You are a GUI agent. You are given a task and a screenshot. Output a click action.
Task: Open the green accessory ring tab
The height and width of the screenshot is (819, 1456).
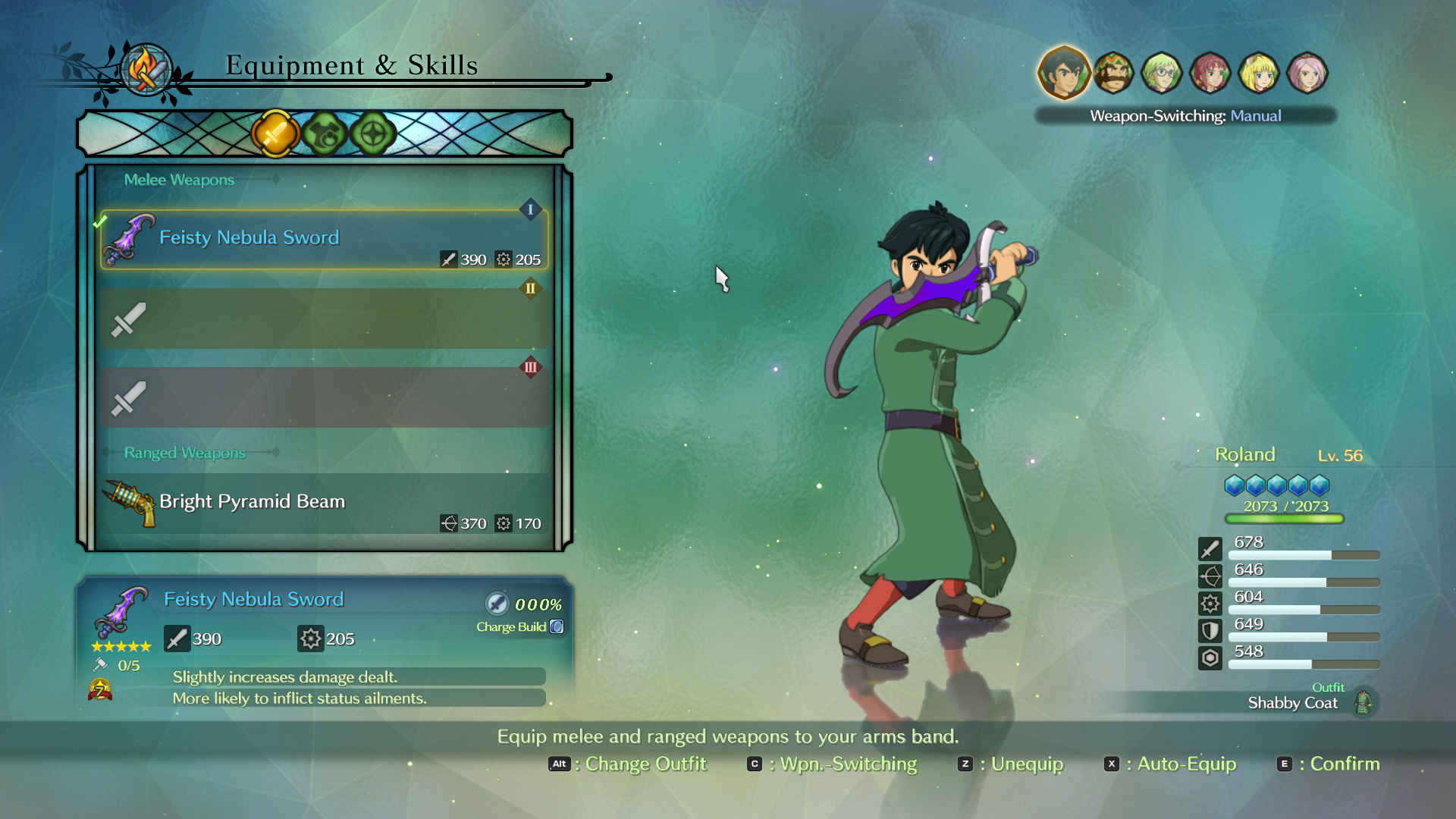(x=373, y=134)
